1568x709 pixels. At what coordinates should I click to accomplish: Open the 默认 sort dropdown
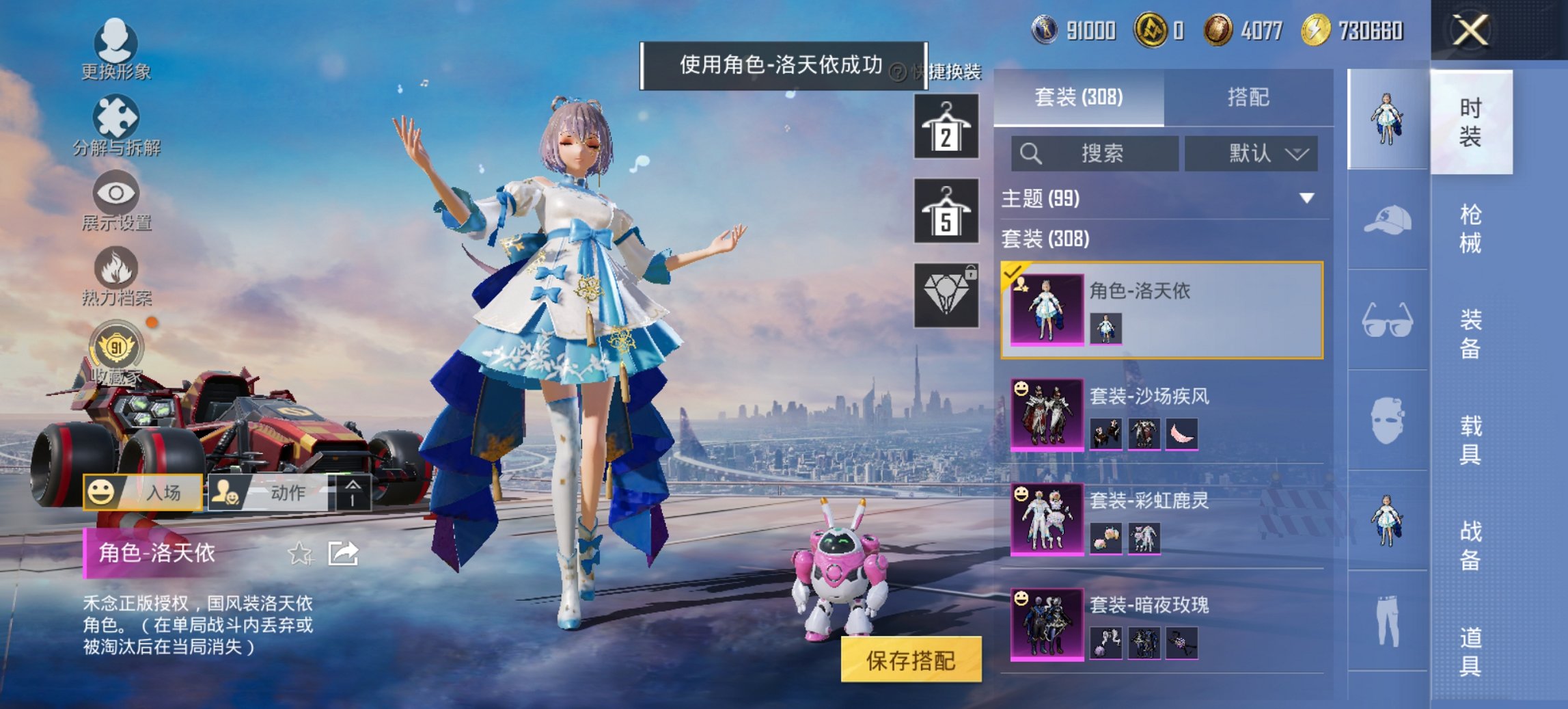point(1250,153)
